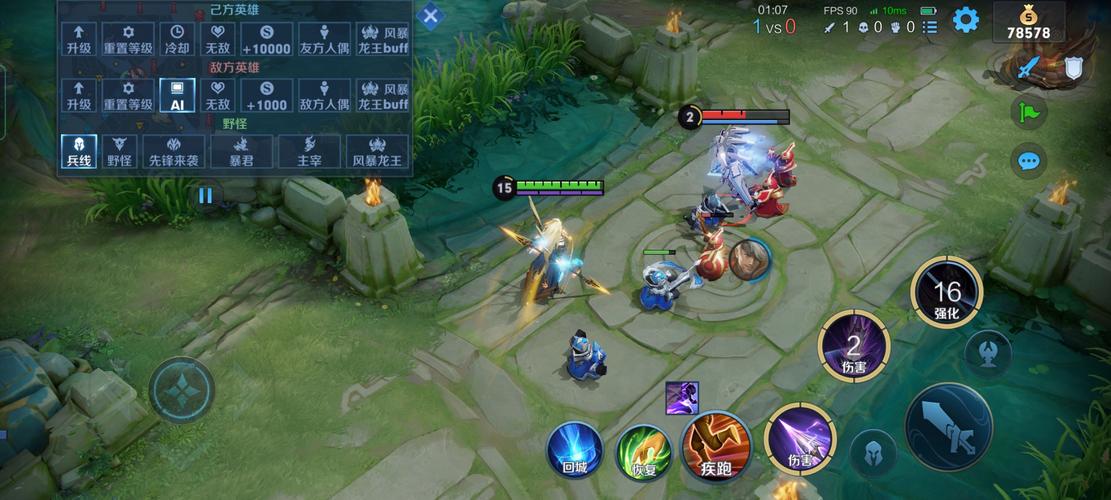1111x500 pixels.
Task: Activate the 恢复 heal ability
Action: tap(642, 449)
